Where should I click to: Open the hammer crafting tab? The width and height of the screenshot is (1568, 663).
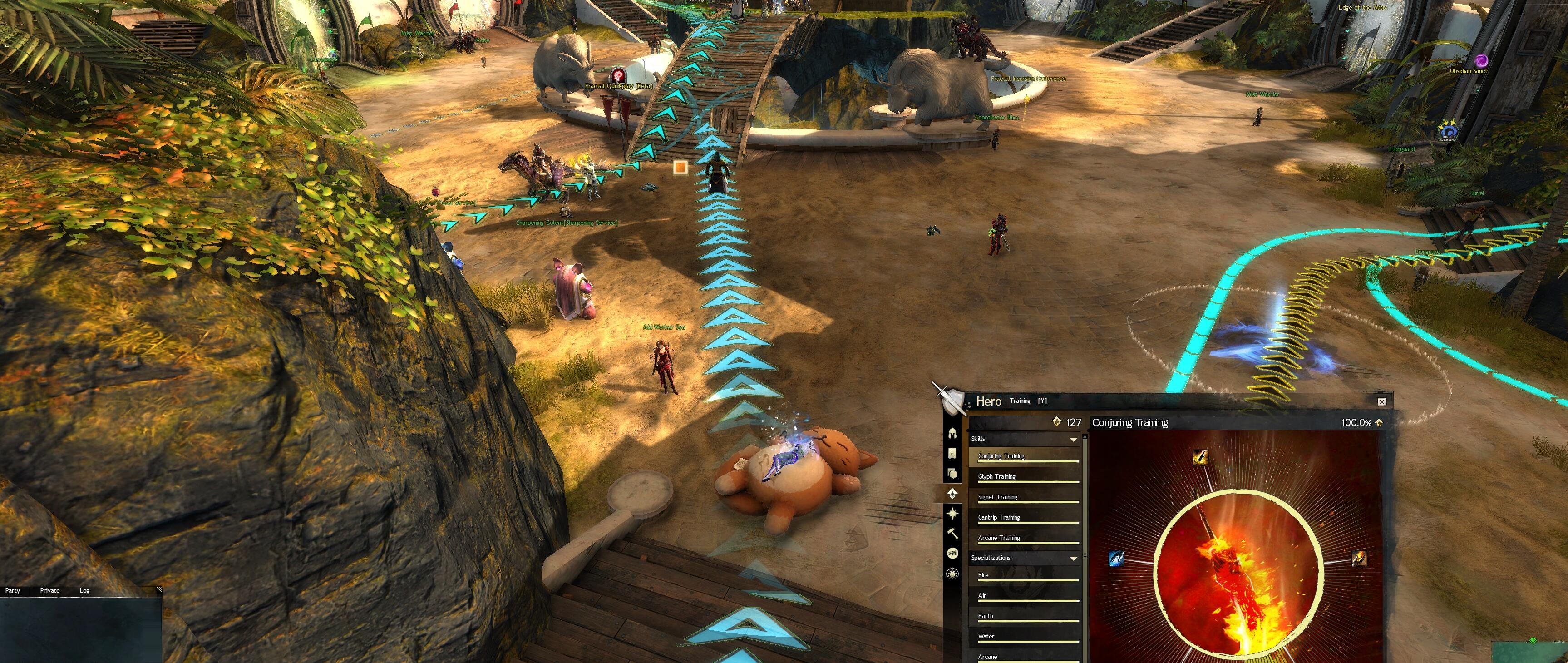click(952, 533)
